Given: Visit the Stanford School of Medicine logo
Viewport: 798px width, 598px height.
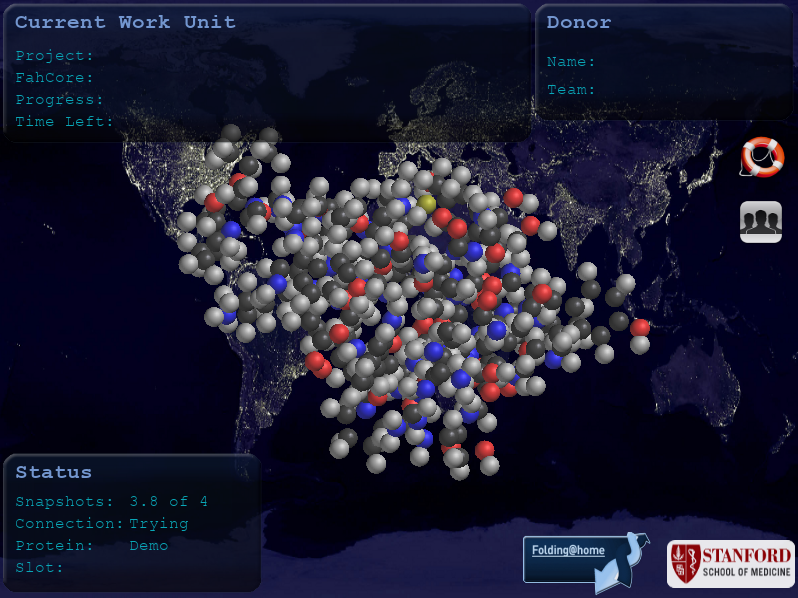Looking at the screenshot, I should [731, 564].
